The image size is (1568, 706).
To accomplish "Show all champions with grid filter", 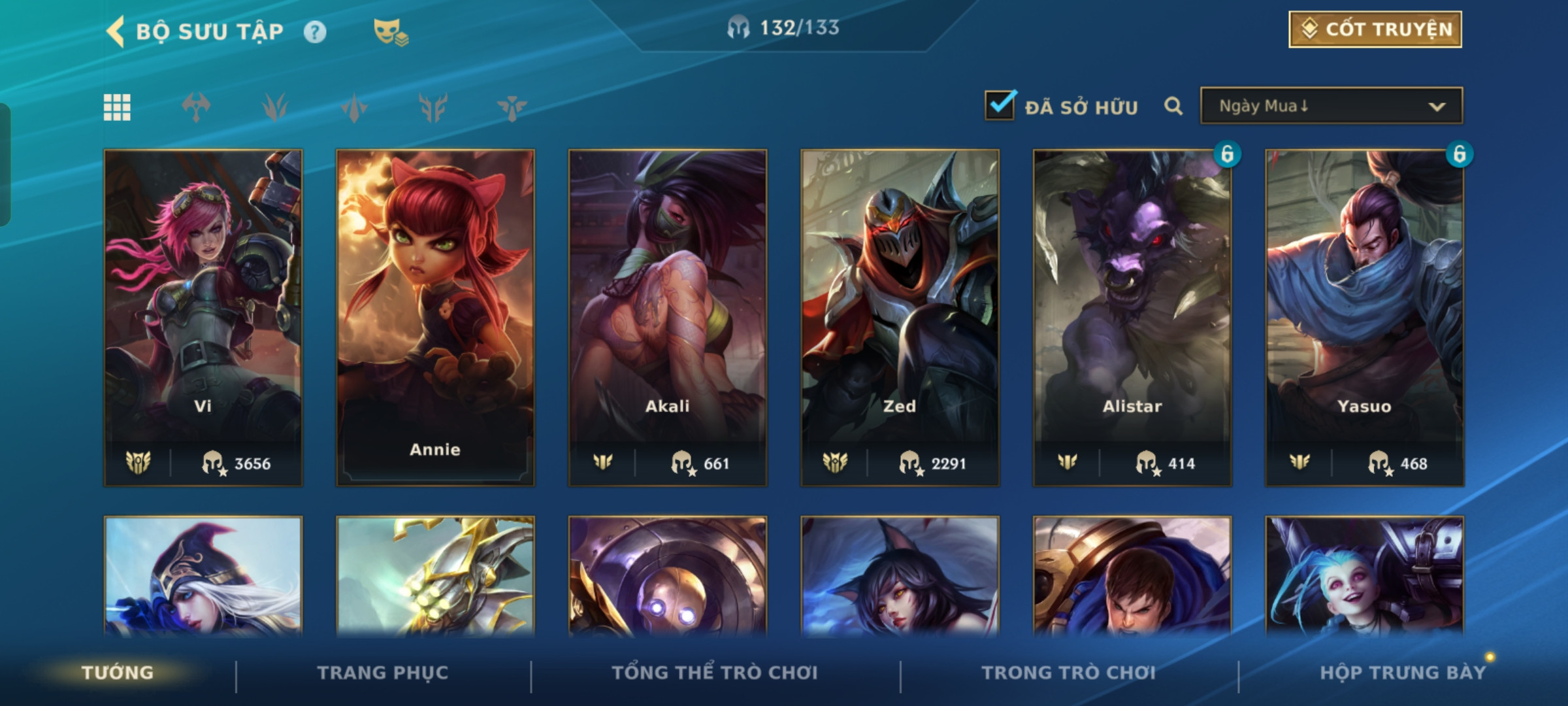I will click(117, 107).
